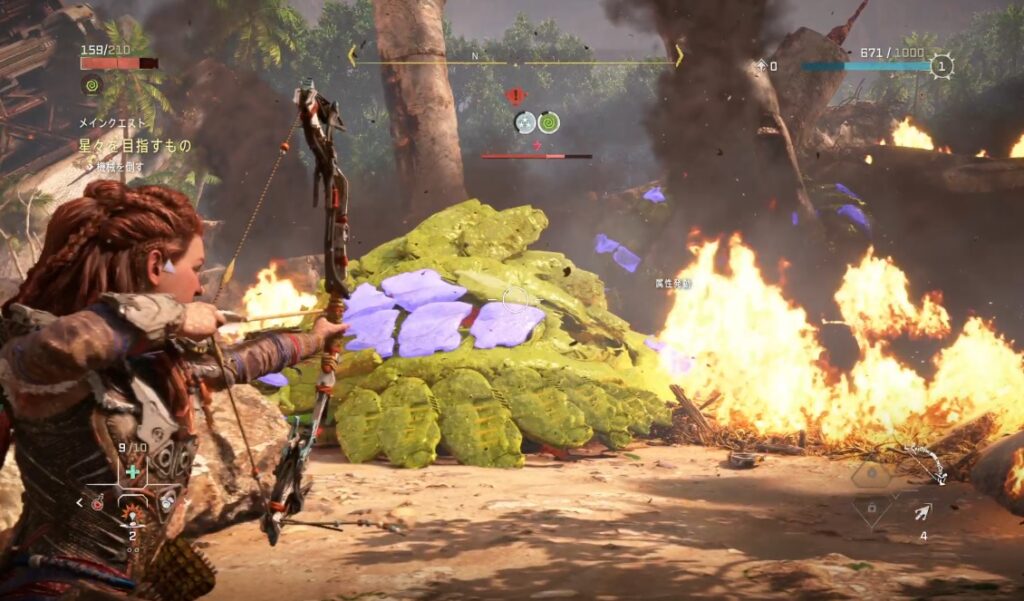The image size is (1024, 601).
Task: Click the compass bar
Action: [513, 57]
